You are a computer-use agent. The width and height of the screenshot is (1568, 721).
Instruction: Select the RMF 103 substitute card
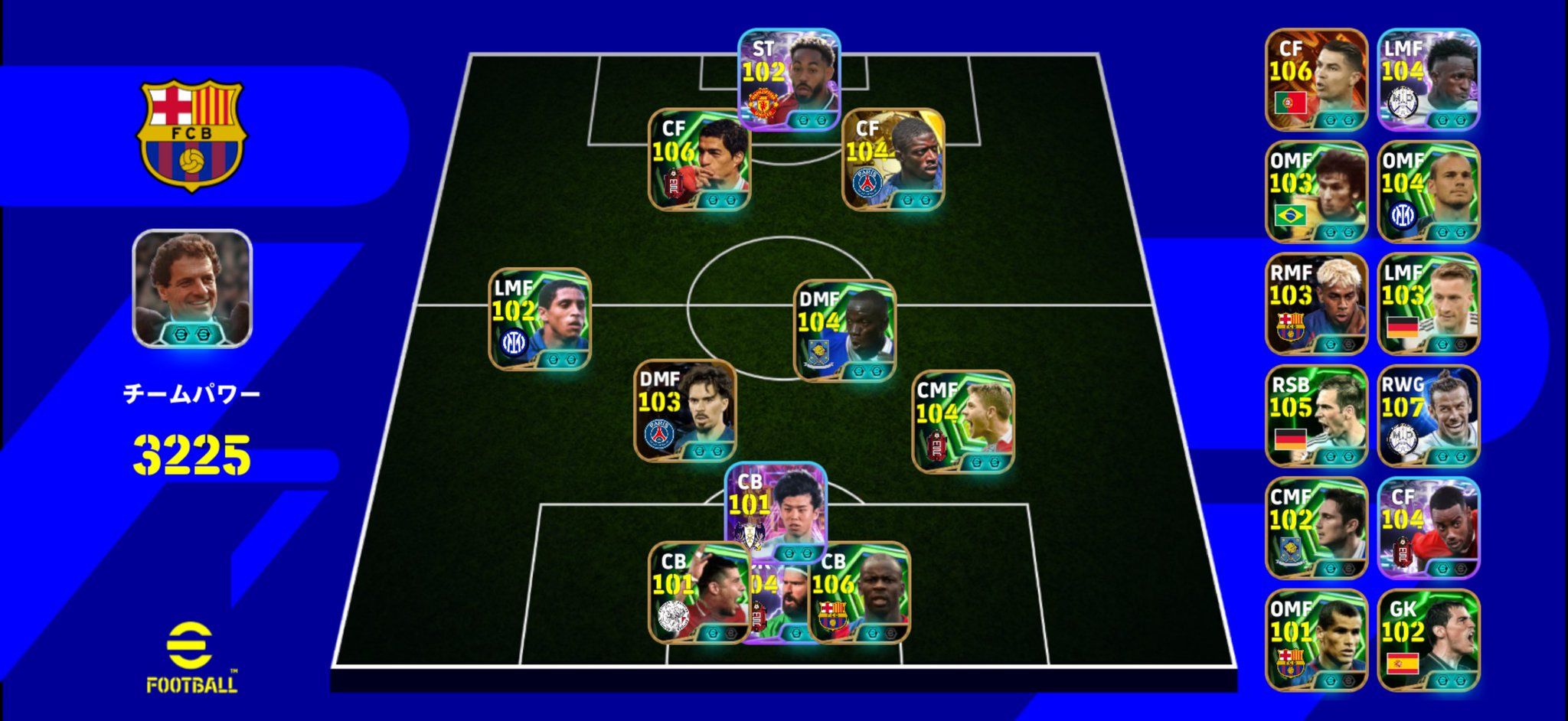point(1316,304)
